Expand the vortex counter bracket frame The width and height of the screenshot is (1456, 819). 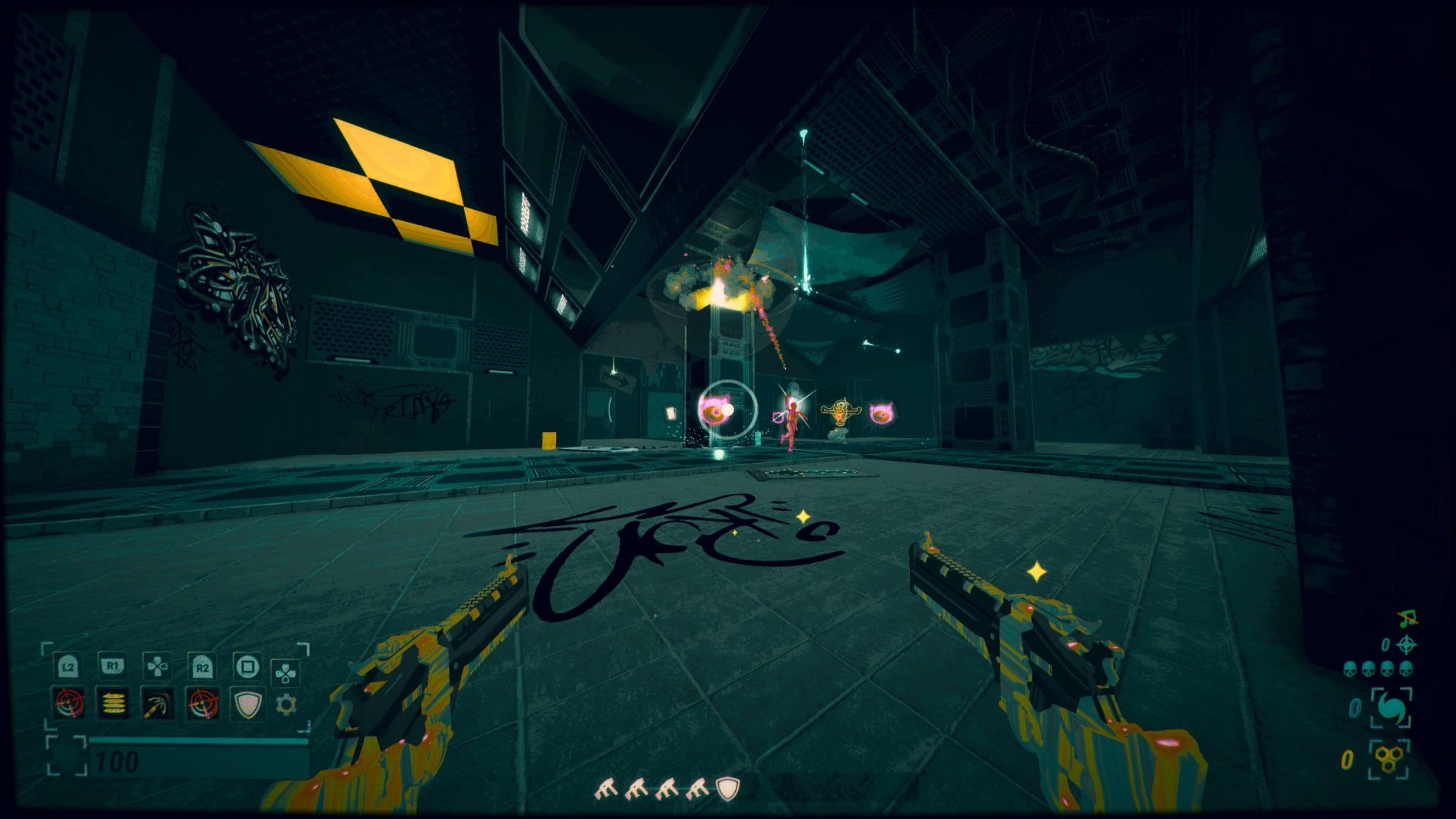click(x=1391, y=707)
